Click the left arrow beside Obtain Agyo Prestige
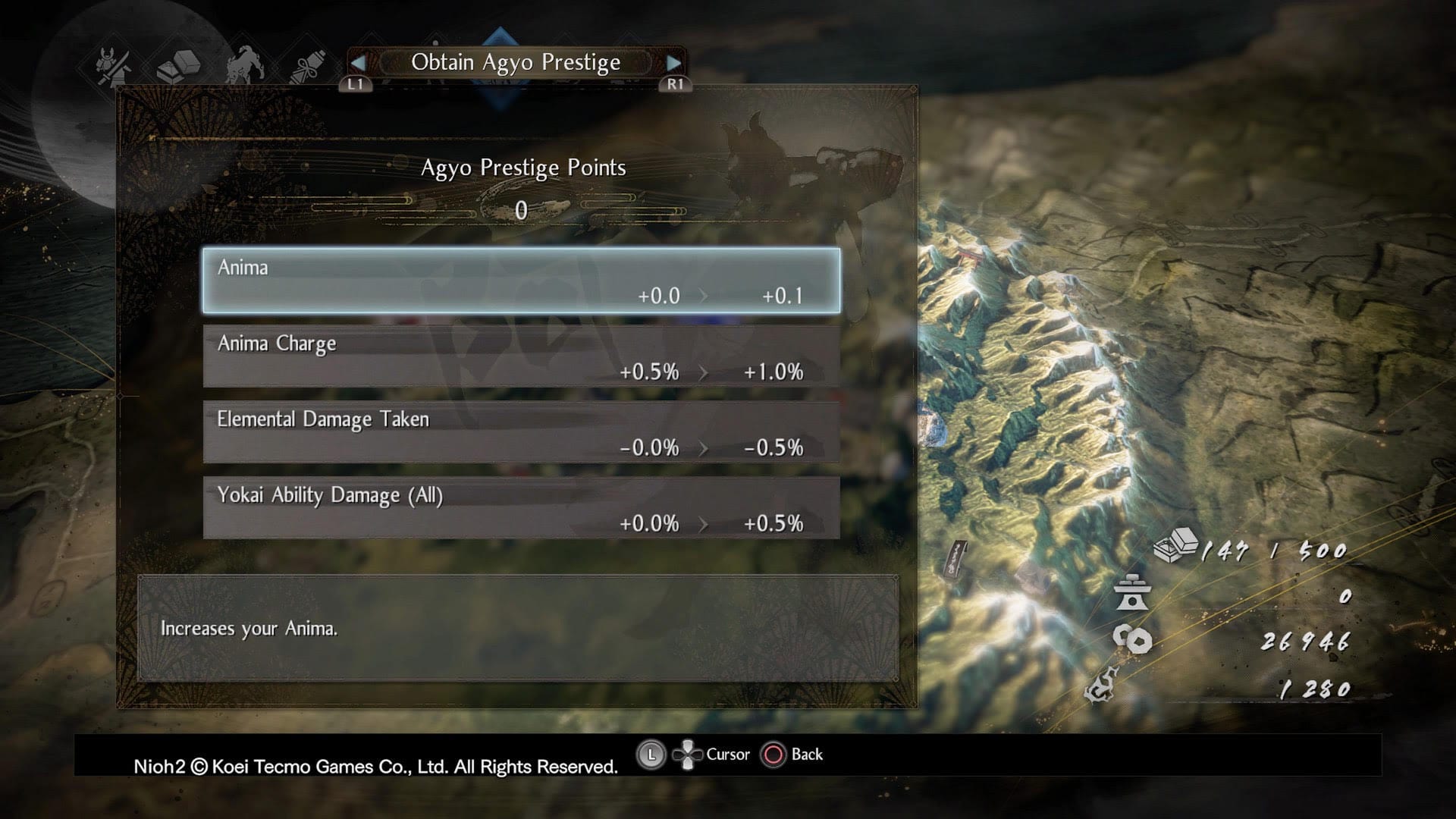Screen dimensions: 1456x819 click(x=360, y=63)
